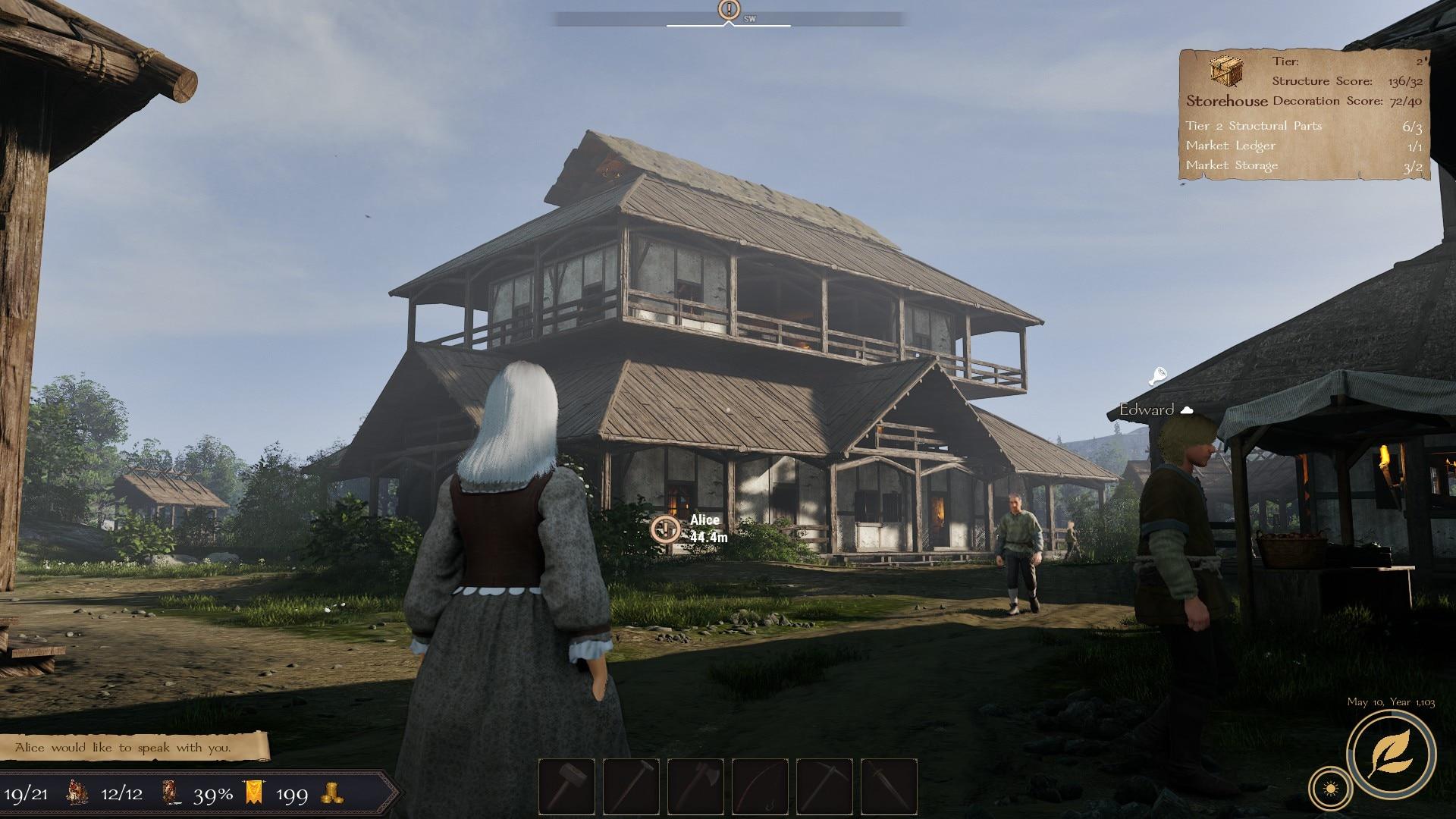Click the exclamation alert on the compass
Viewport: 1456px width, 819px height.
click(729, 10)
